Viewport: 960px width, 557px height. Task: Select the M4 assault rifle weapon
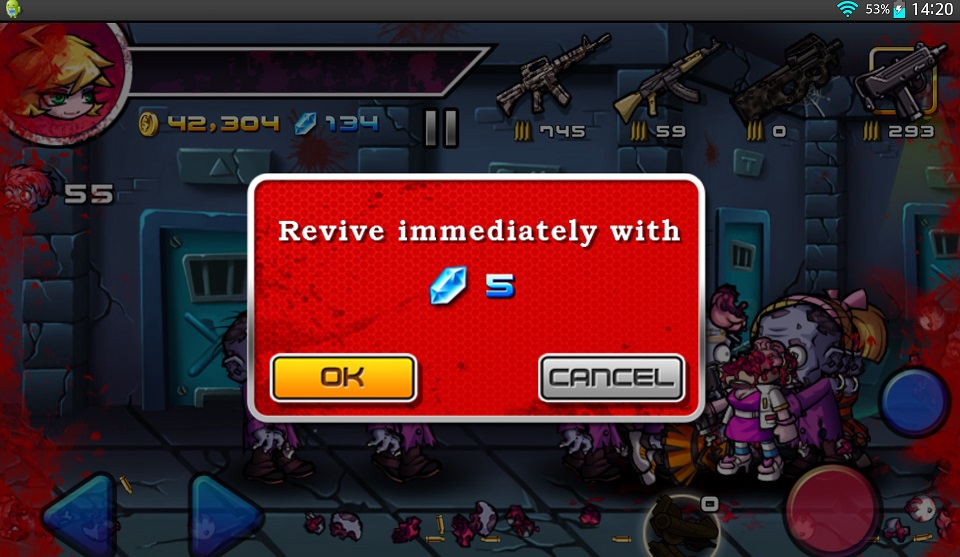[551, 78]
